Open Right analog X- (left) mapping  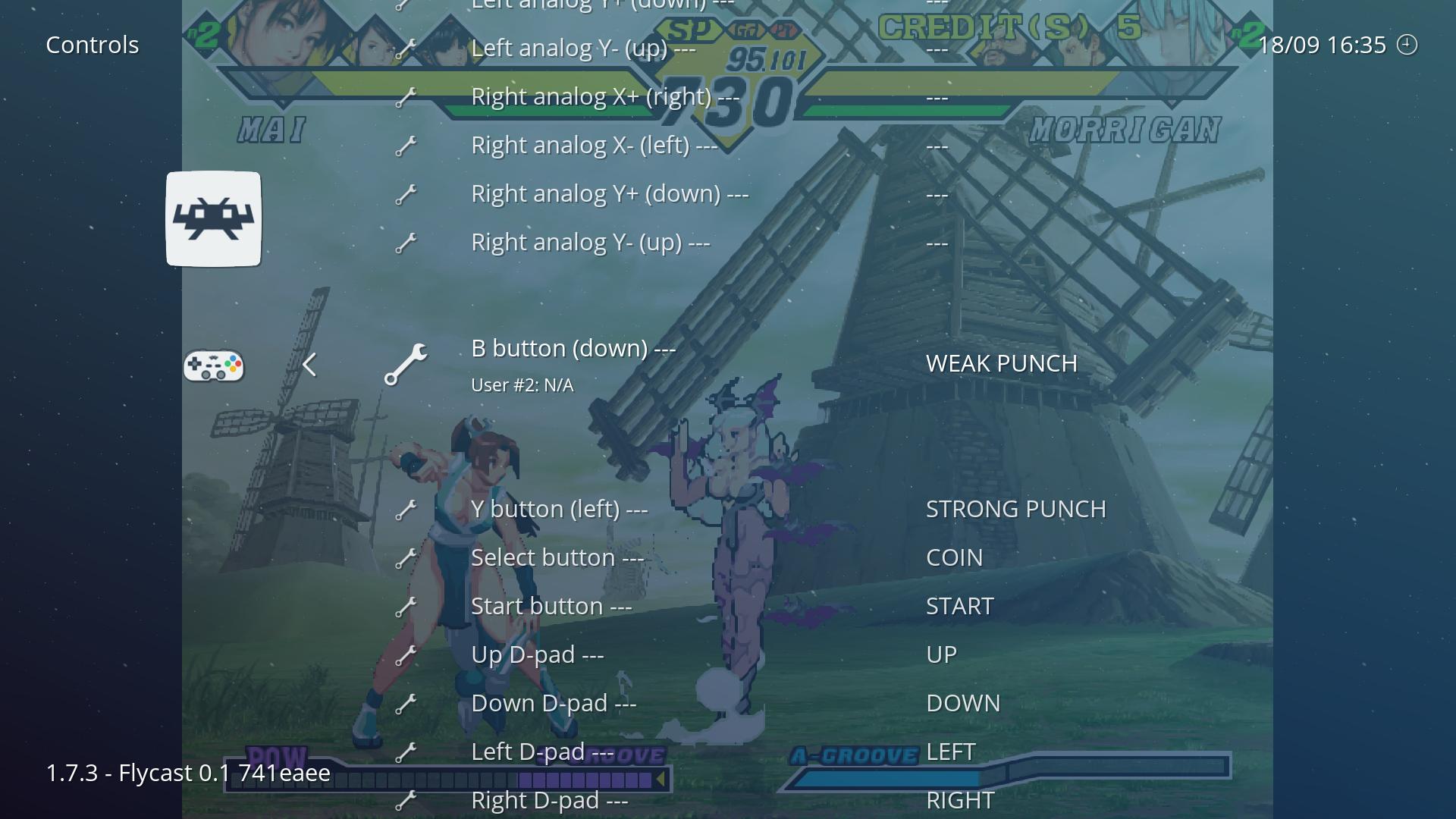594,146
